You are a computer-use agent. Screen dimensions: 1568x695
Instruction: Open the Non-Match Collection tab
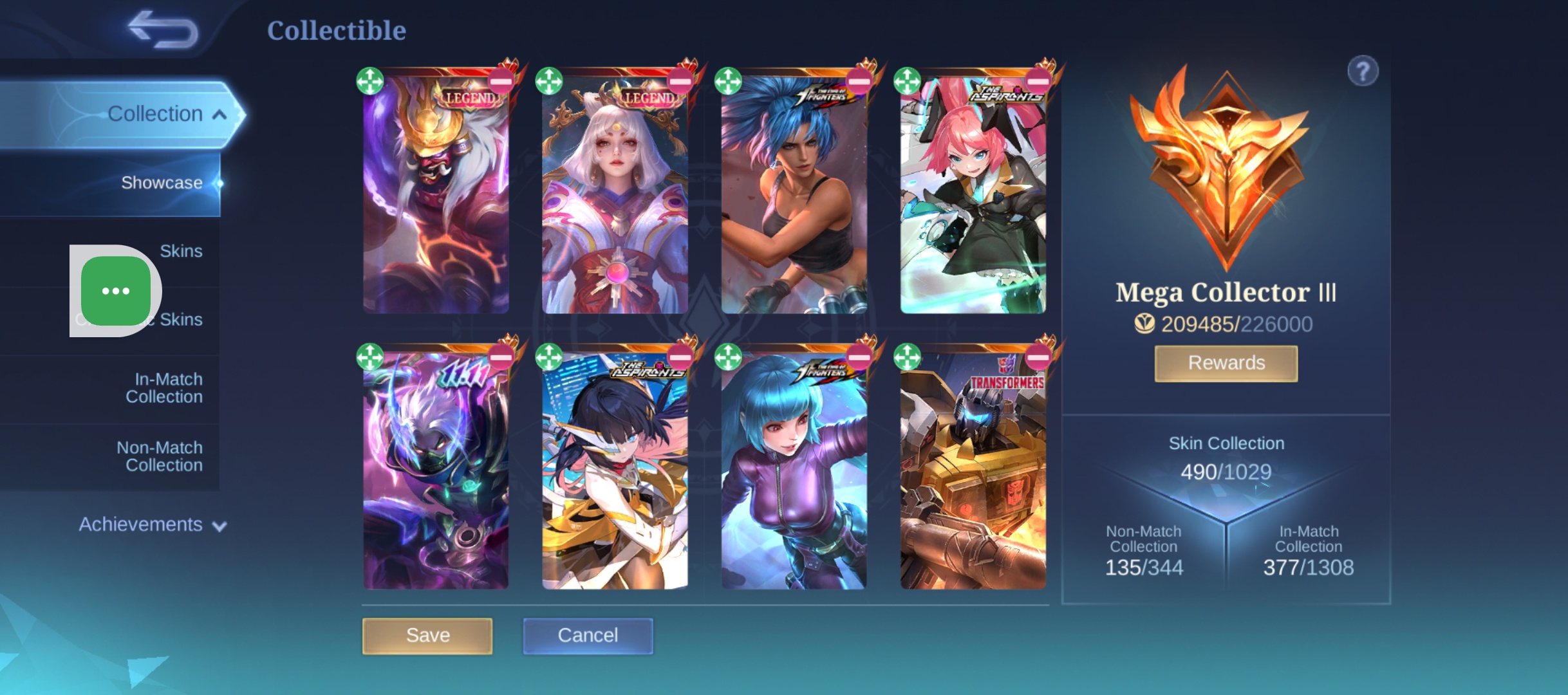(160, 456)
